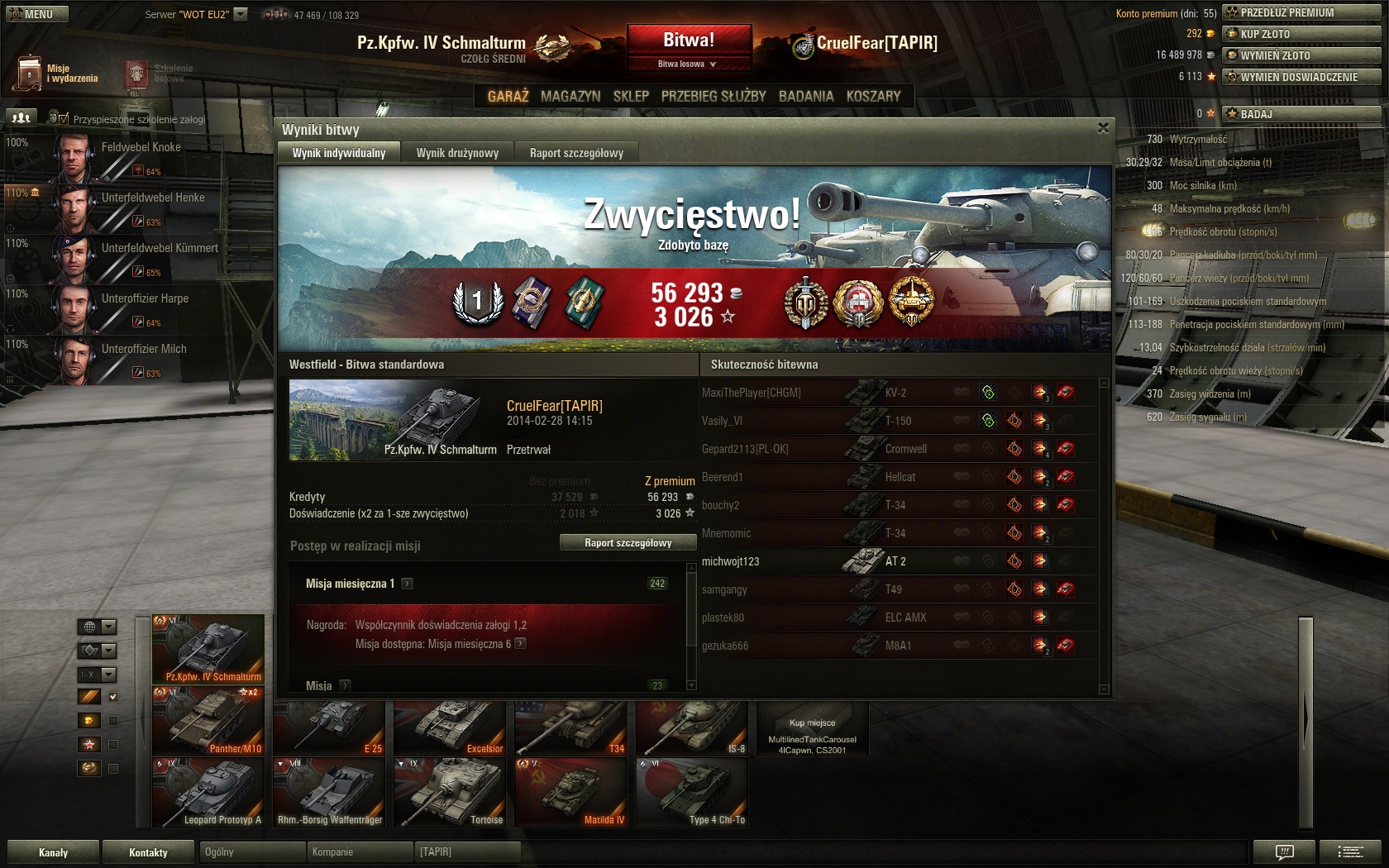Open the Raport szczegółowy tab

tap(576, 153)
